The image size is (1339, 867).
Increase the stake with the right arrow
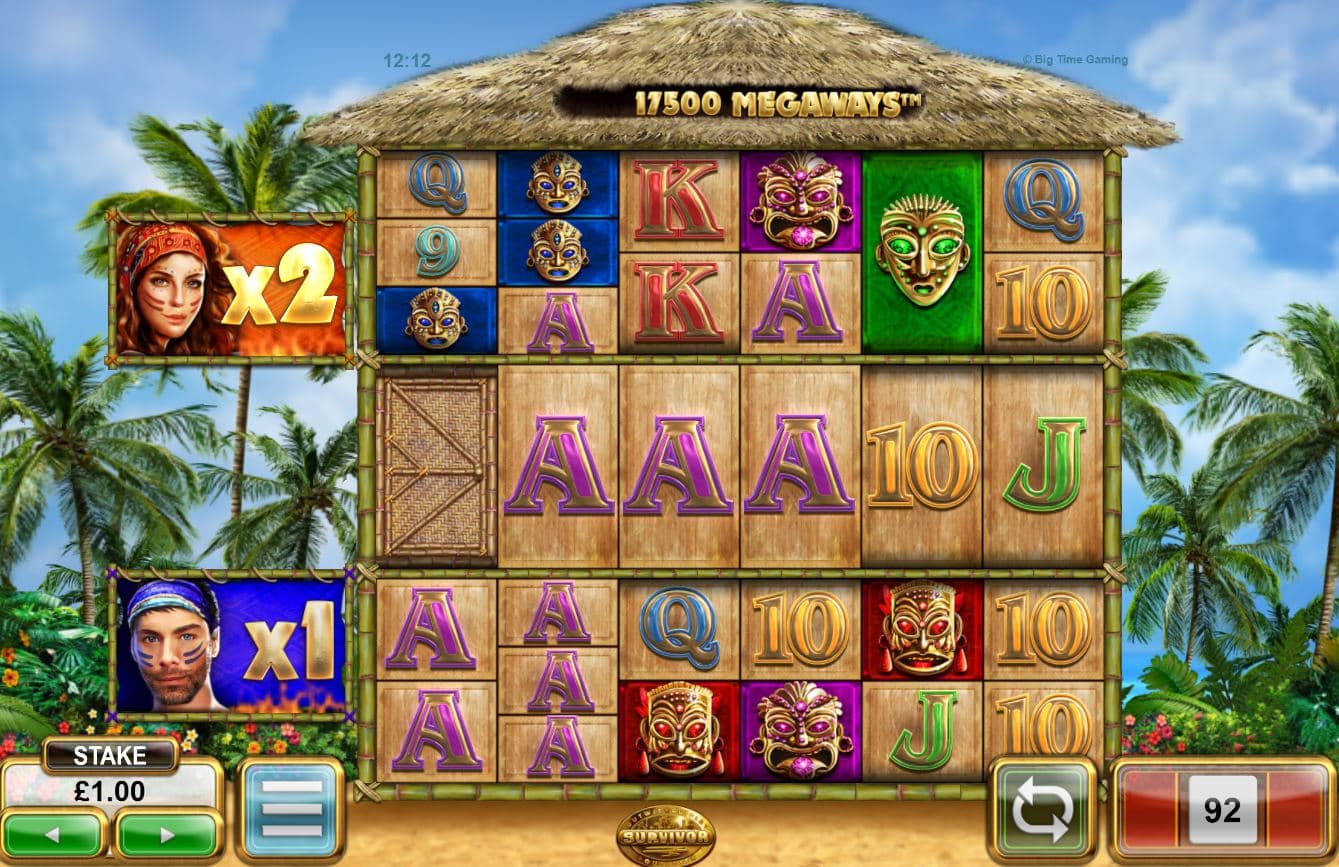[x=168, y=834]
